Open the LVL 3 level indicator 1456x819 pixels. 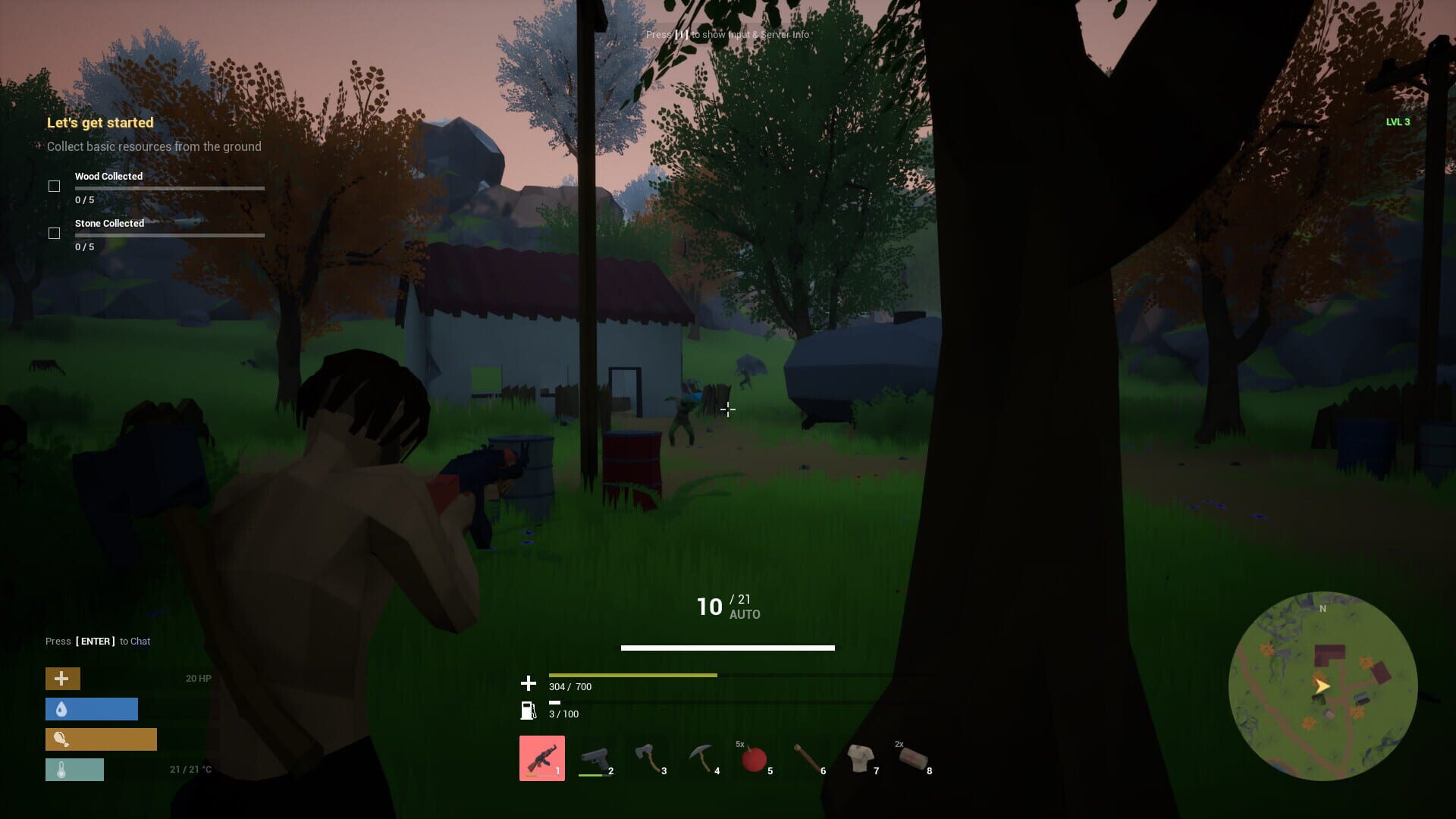1398,121
